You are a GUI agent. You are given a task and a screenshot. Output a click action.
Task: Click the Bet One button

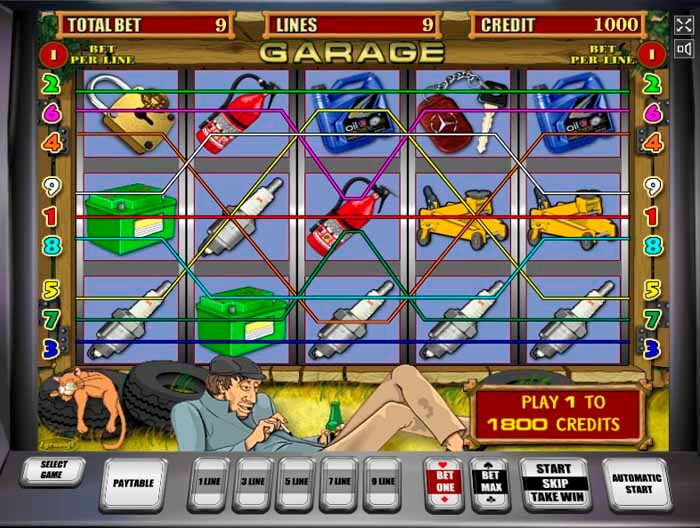(443, 482)
